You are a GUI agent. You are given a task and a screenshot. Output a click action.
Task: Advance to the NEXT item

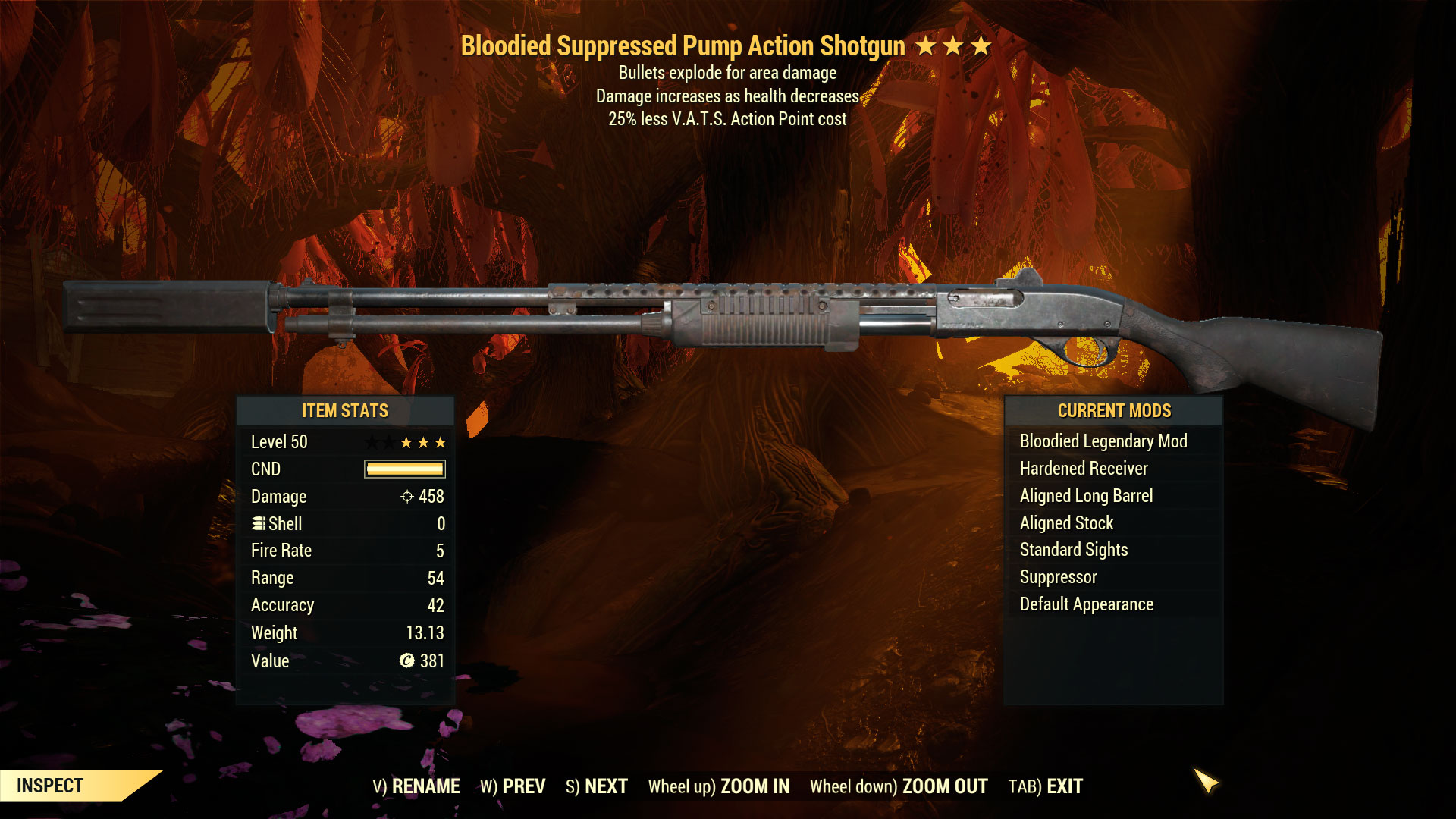coord(597,786)
